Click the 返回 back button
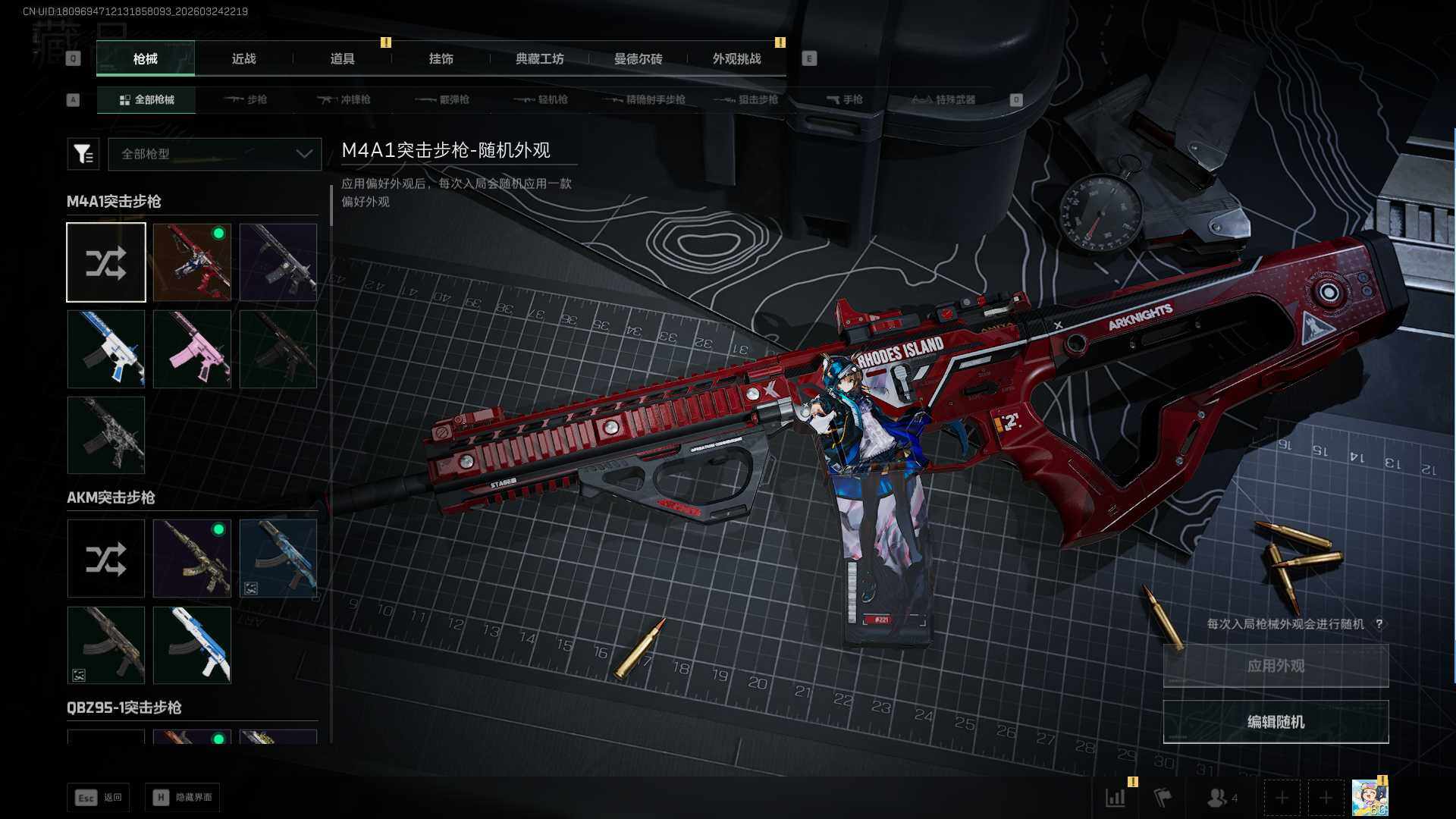1456x819 pixels. coord(99,798)
